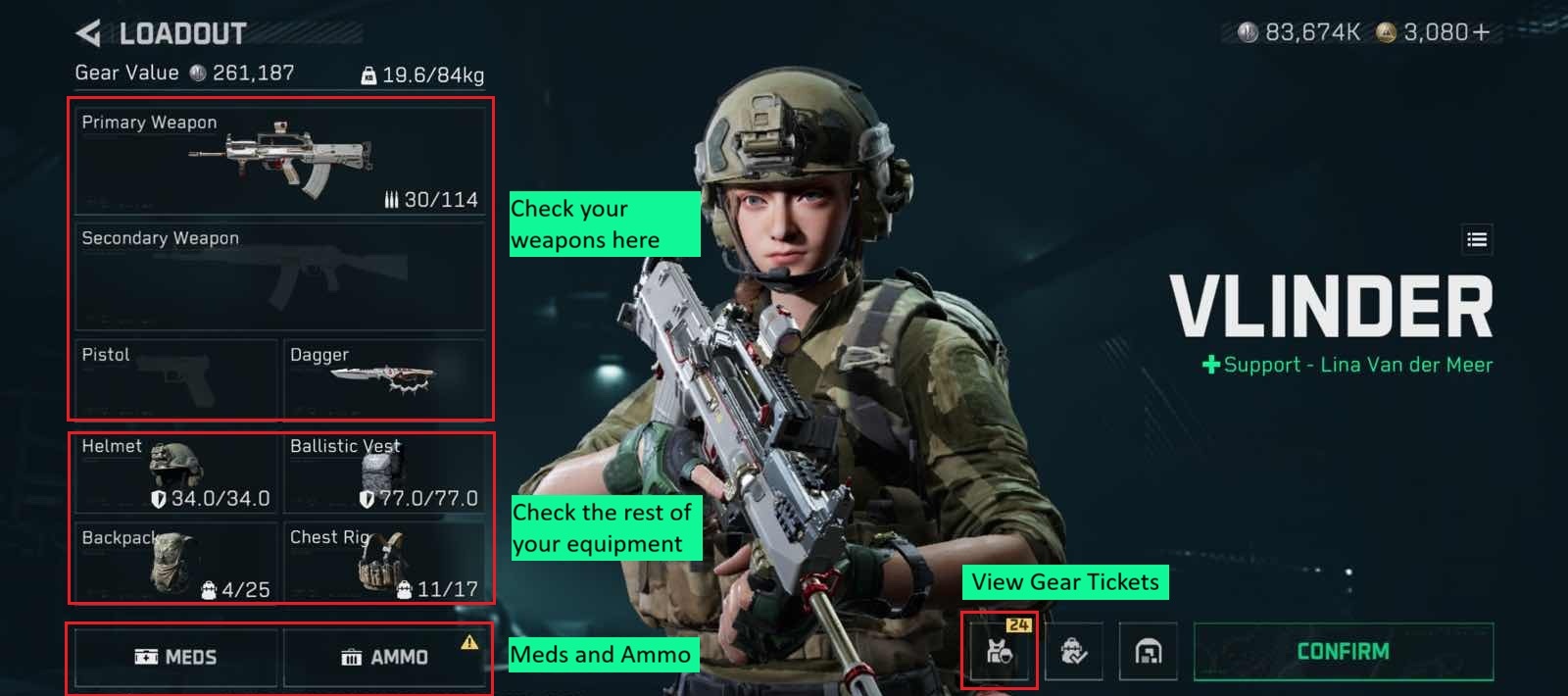Open the Helmet equipment slot
Image resolution: width=1568 pixels, height=696 pixels.
[x=176, y=474]
